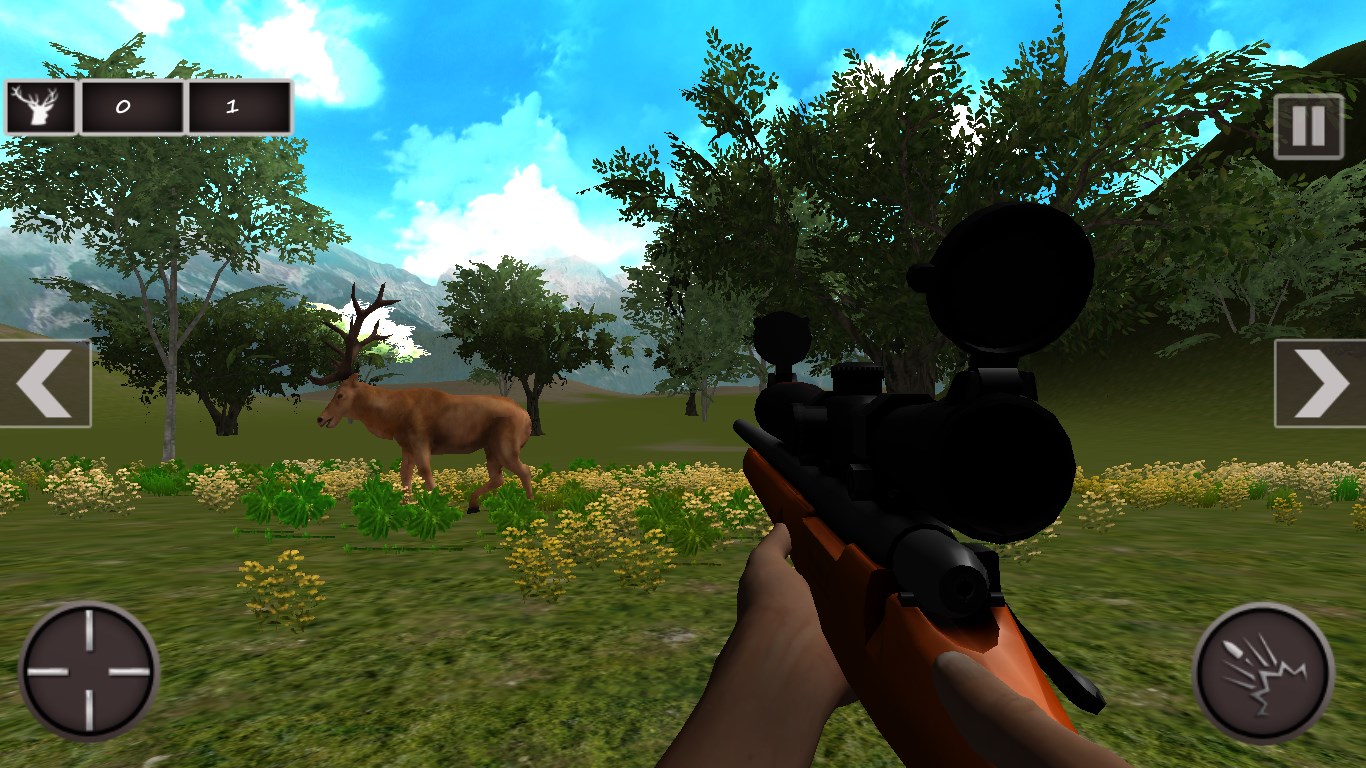Tap the right arrow button
The height and width of the screenshot is (768, 1366).
tap(1320, 384)
